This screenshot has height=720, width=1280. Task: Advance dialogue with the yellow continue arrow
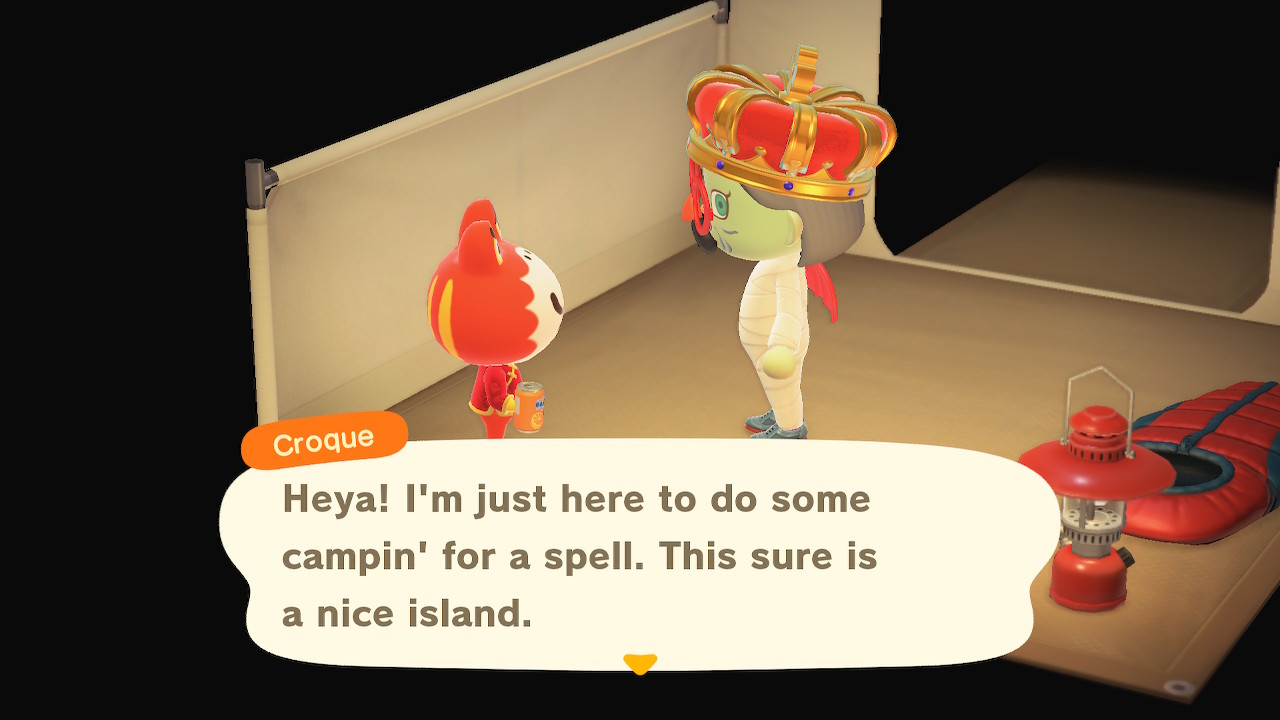click(640, 663)
